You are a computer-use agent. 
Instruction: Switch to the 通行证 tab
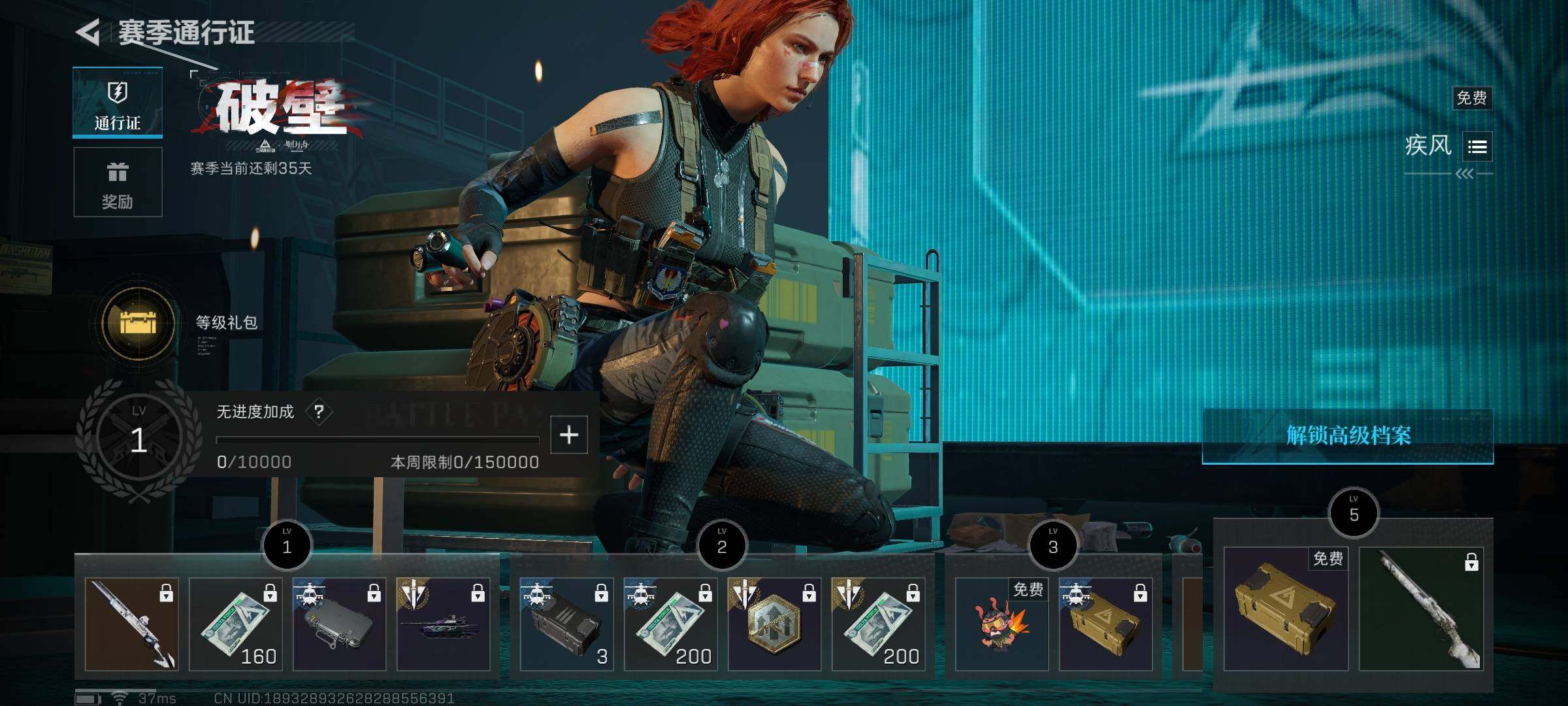[118, 103]
